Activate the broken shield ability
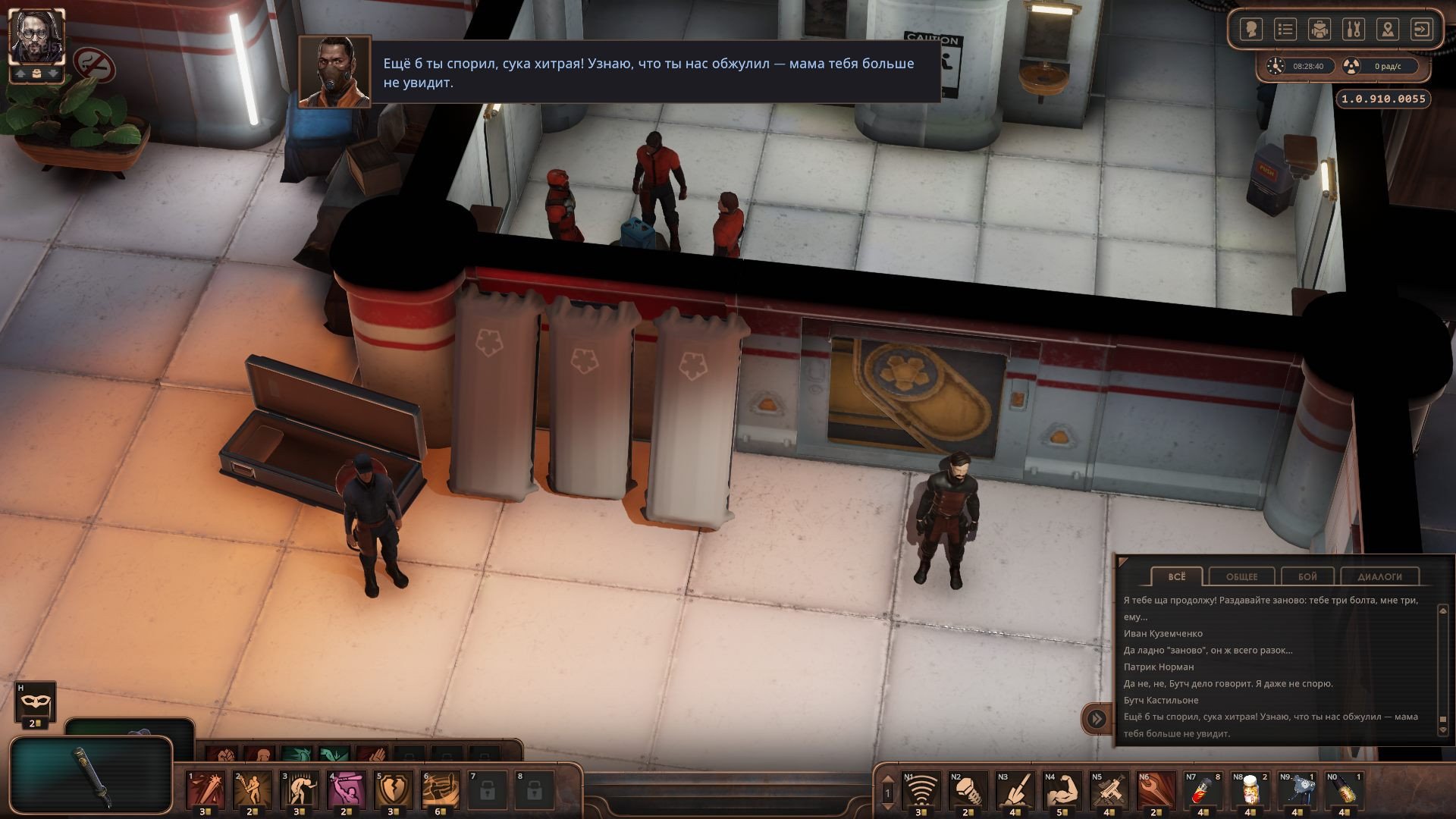 pyautogui.click(x=394, y=790)
